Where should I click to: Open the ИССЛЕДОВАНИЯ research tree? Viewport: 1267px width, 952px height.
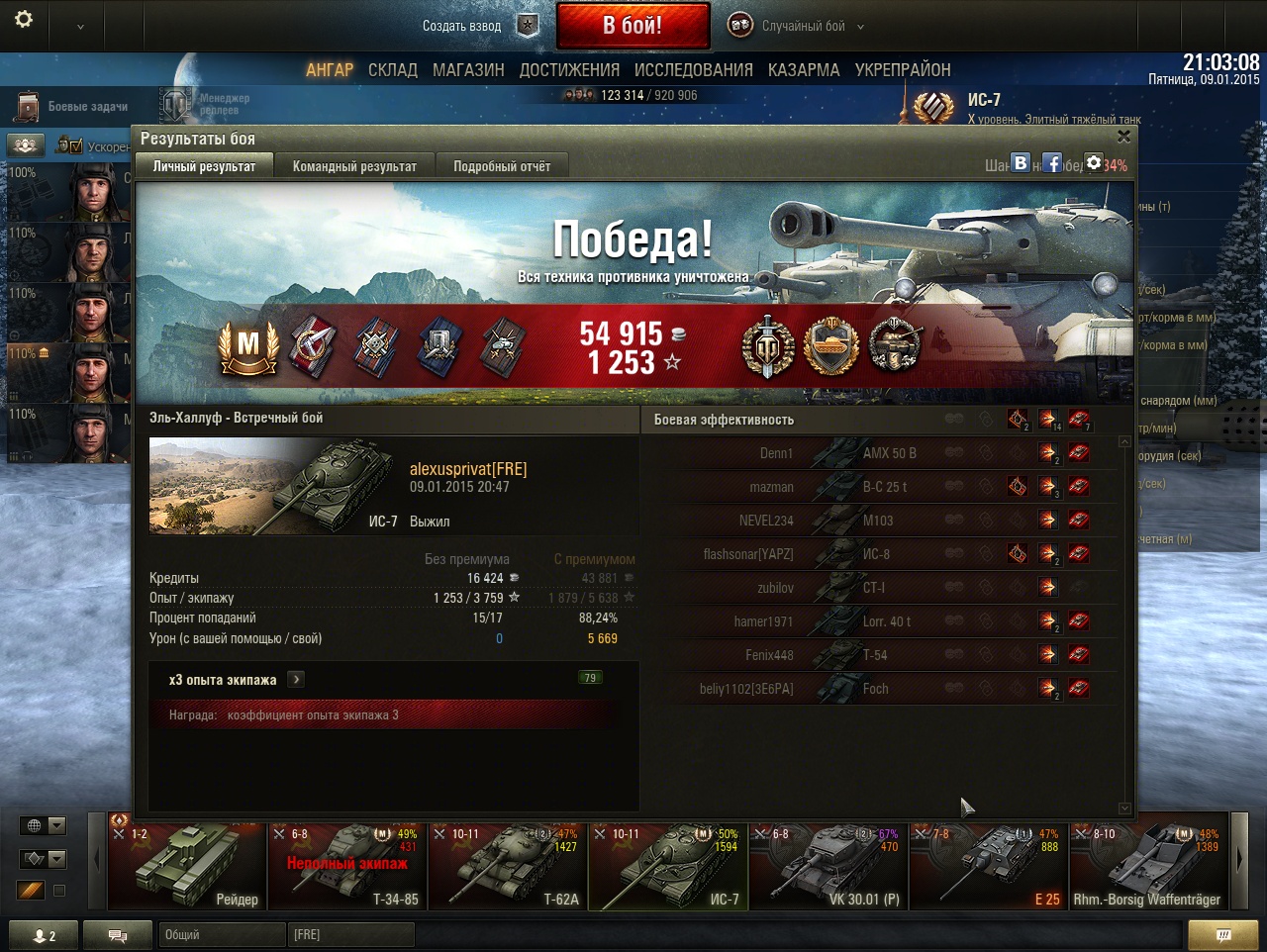693,70
